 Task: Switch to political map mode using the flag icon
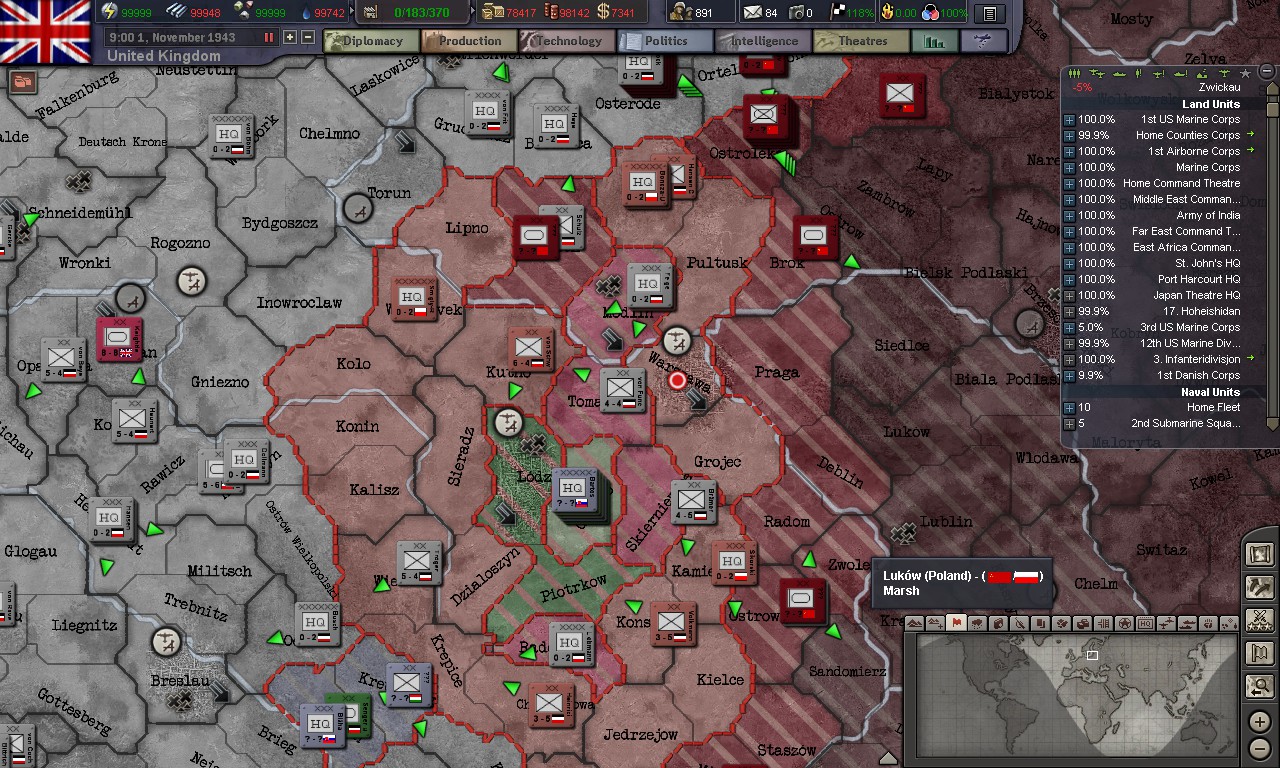point(956,625)
